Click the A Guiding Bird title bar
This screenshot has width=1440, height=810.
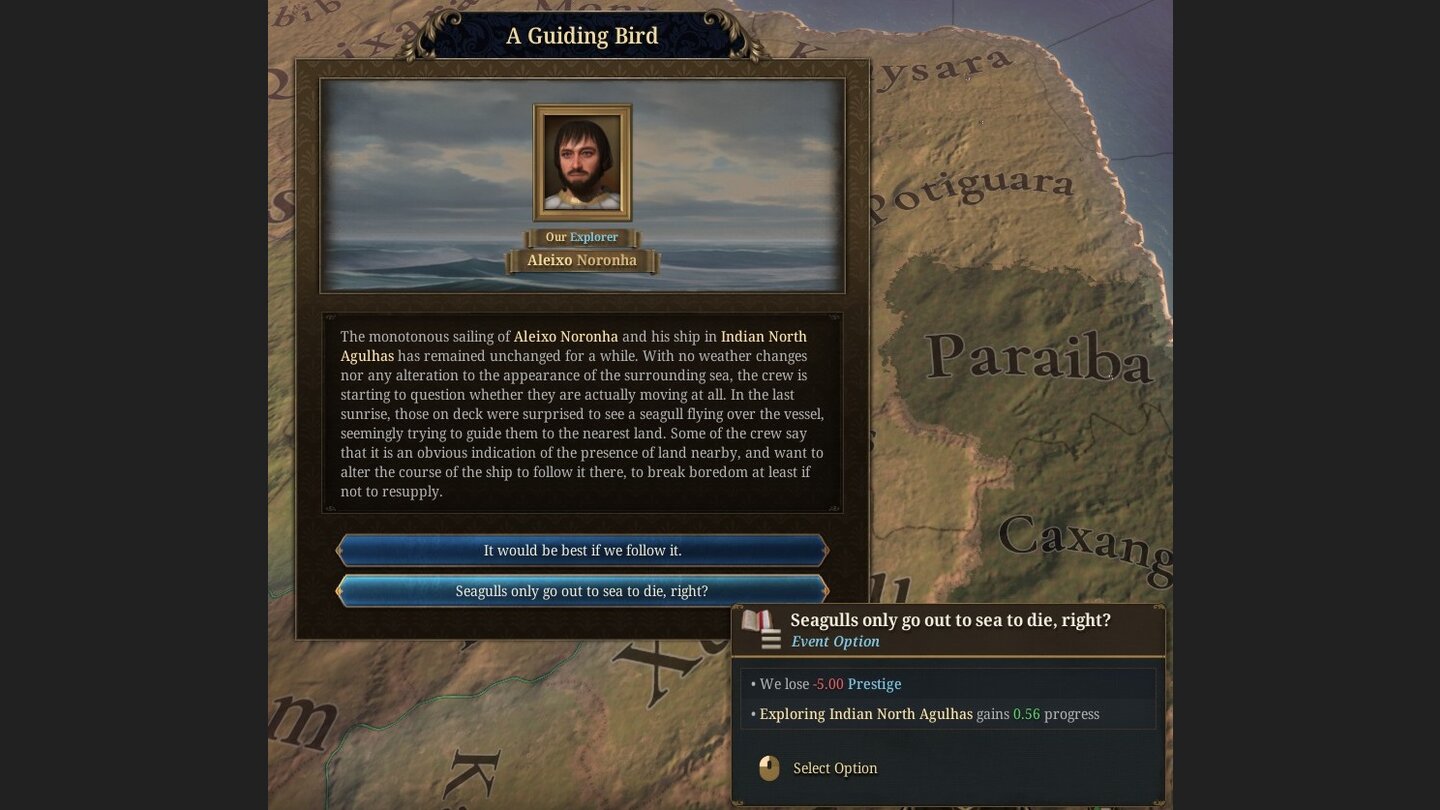581,35
